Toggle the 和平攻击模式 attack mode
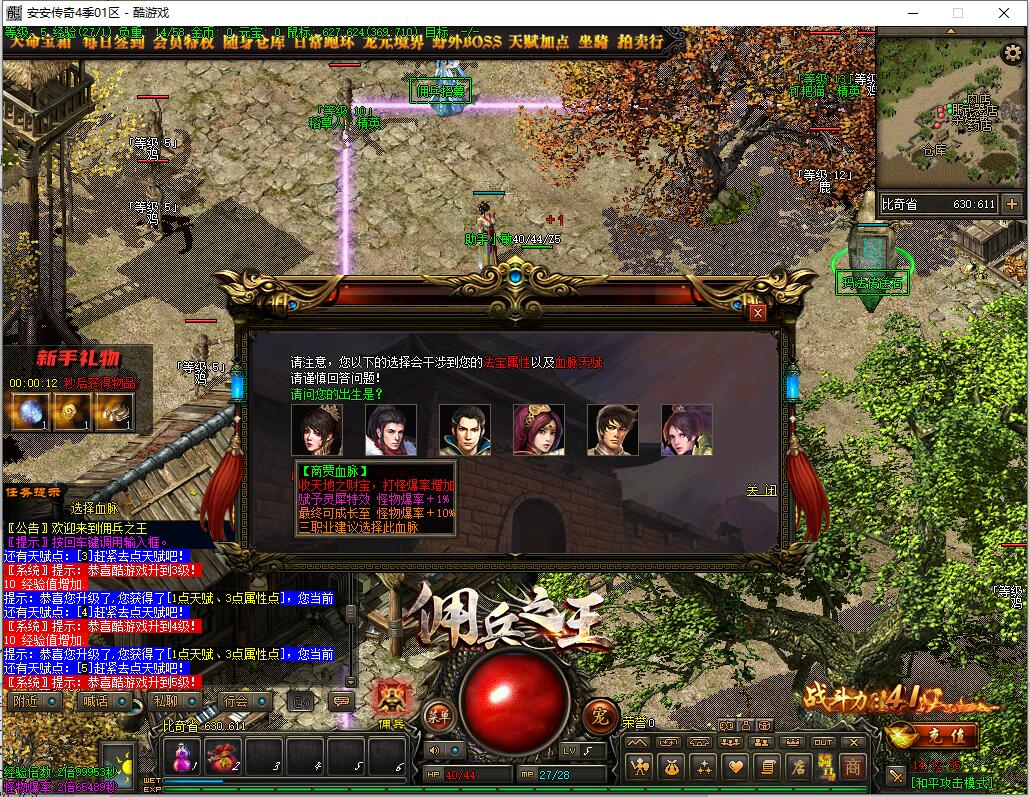 tap(951, 783)
